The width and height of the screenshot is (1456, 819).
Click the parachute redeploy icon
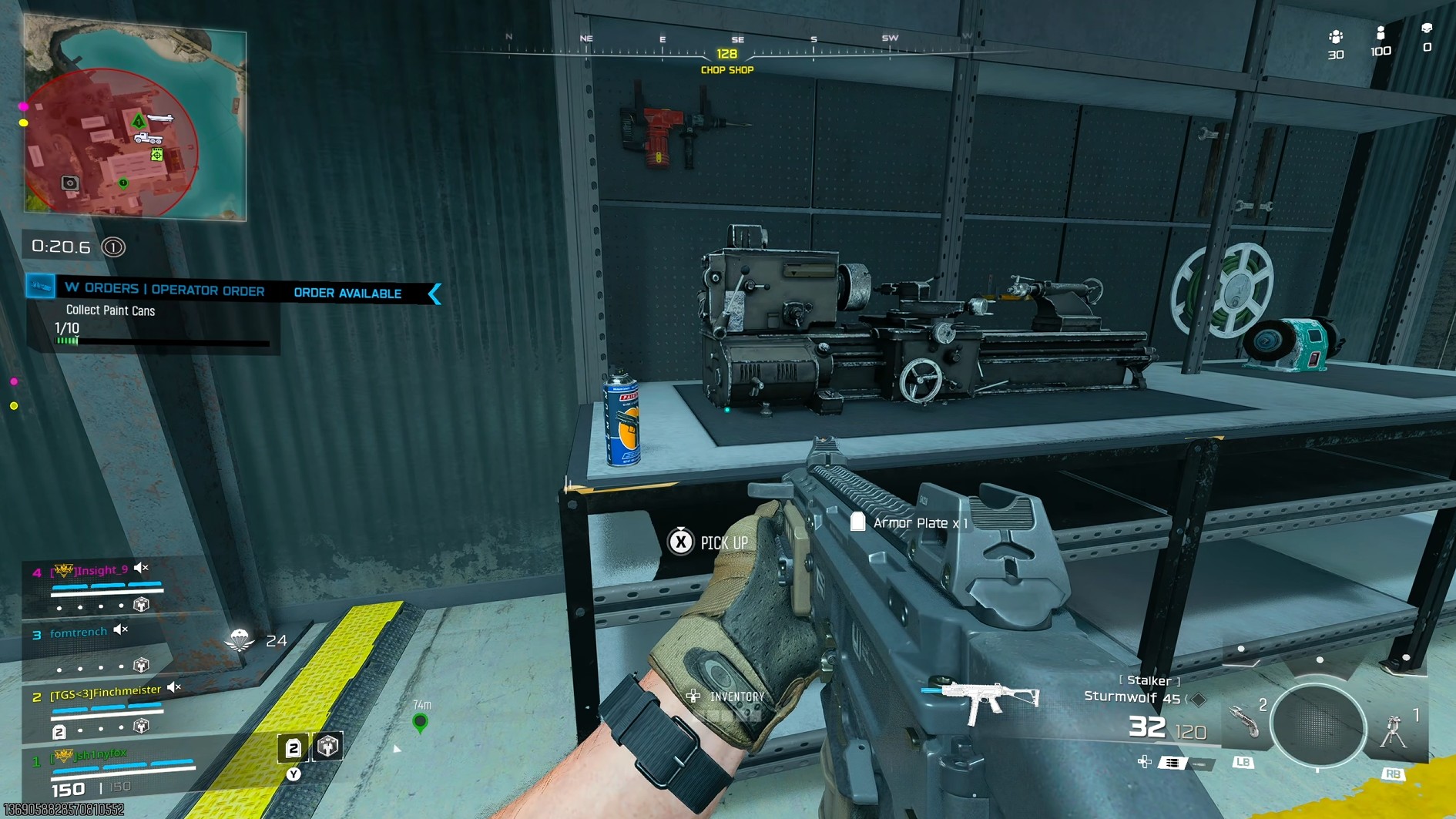point(240,639)
